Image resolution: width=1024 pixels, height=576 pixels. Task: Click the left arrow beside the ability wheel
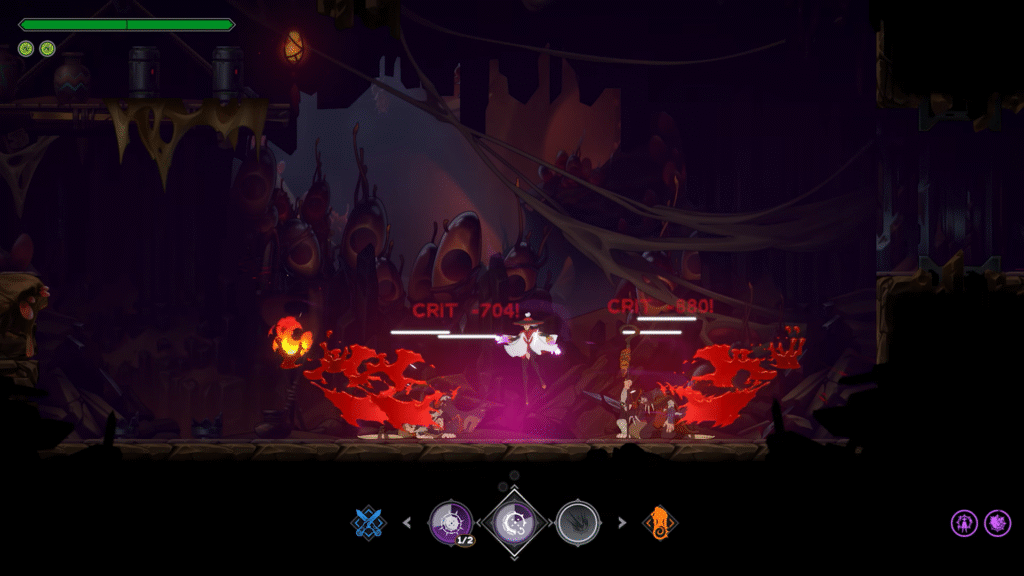click(406, 521)
